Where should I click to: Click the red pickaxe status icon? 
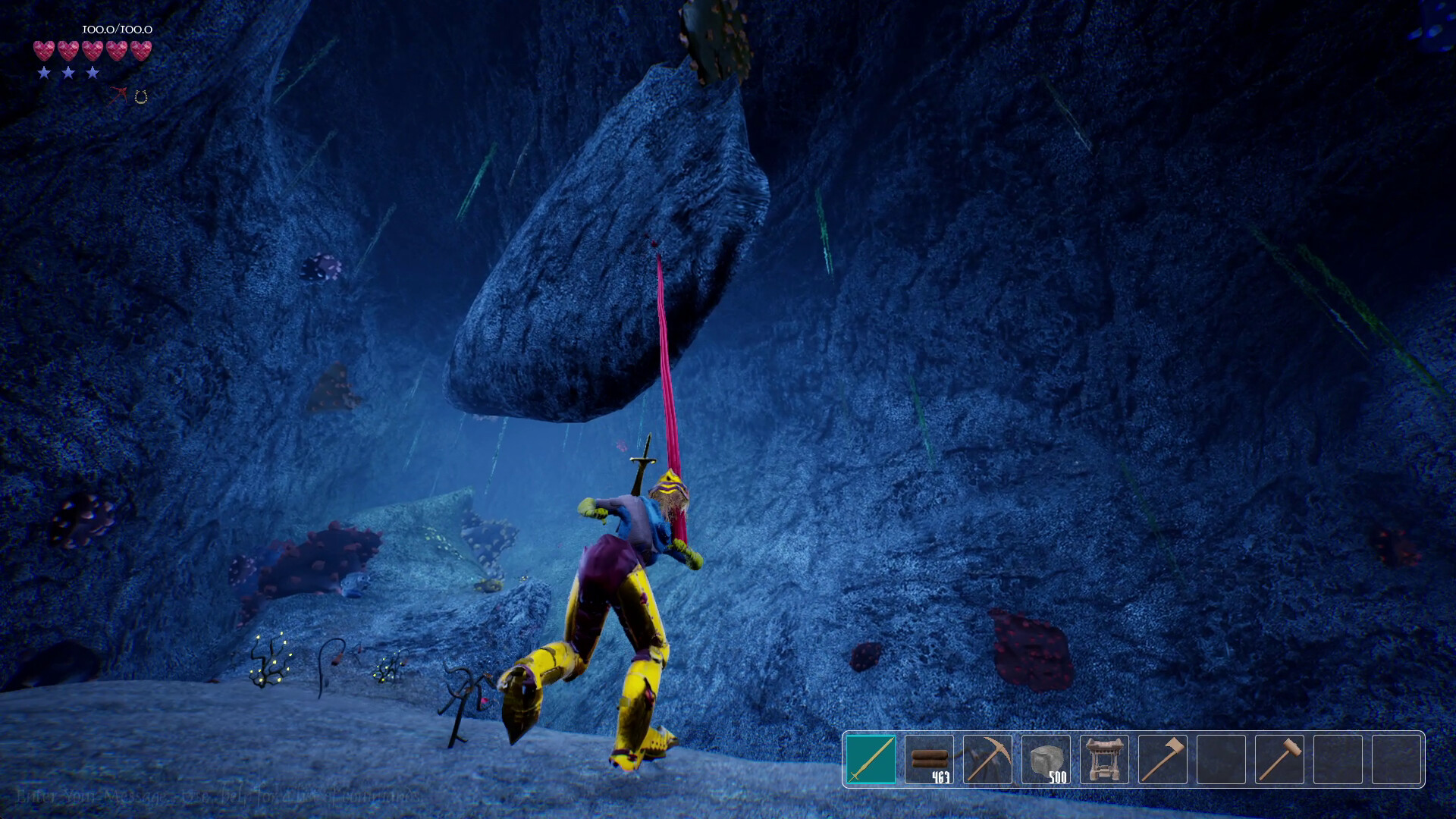[119, 95]
